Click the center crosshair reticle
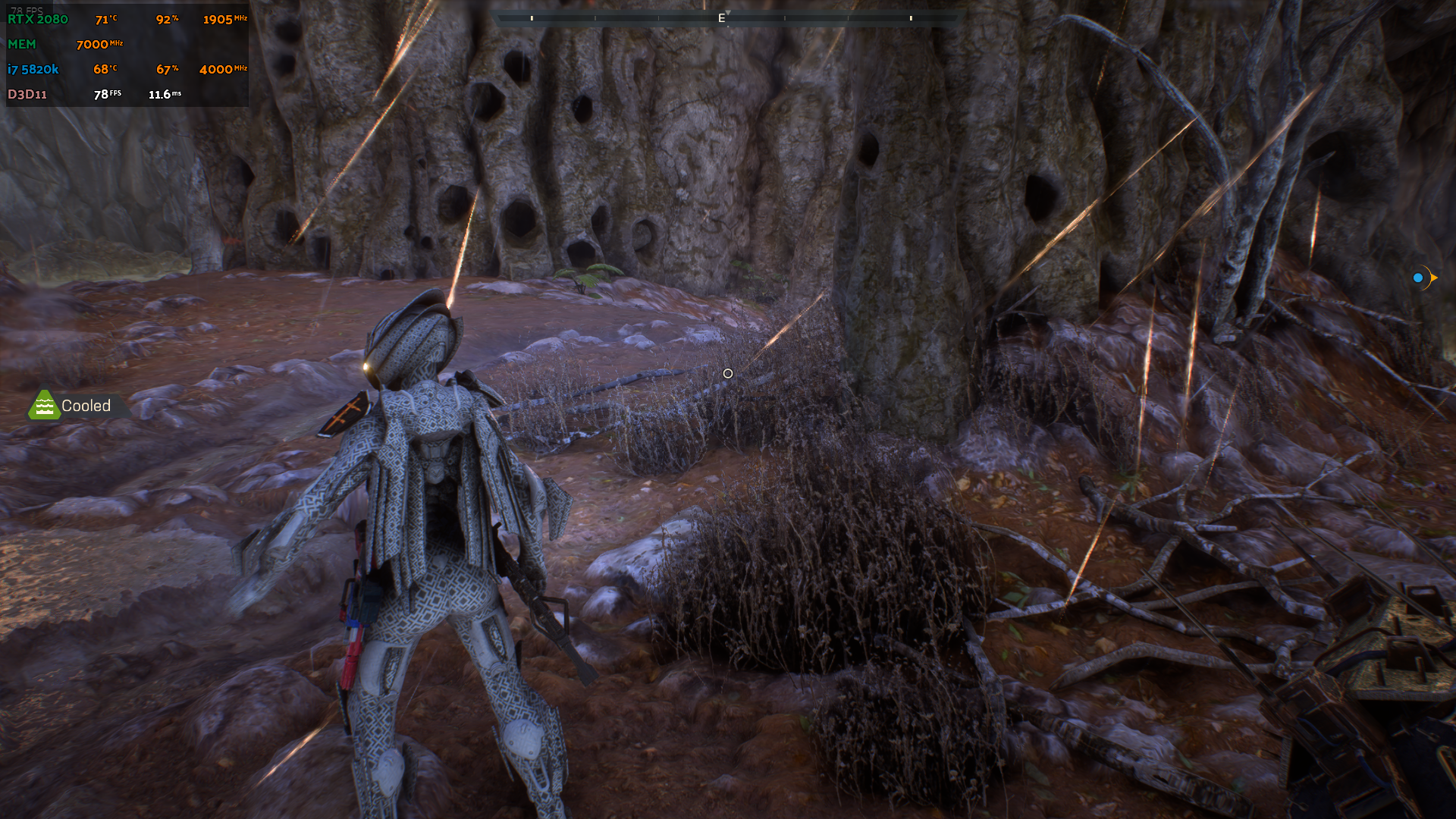The height and width of the screenshot is (819, 1456). [728, 373]
